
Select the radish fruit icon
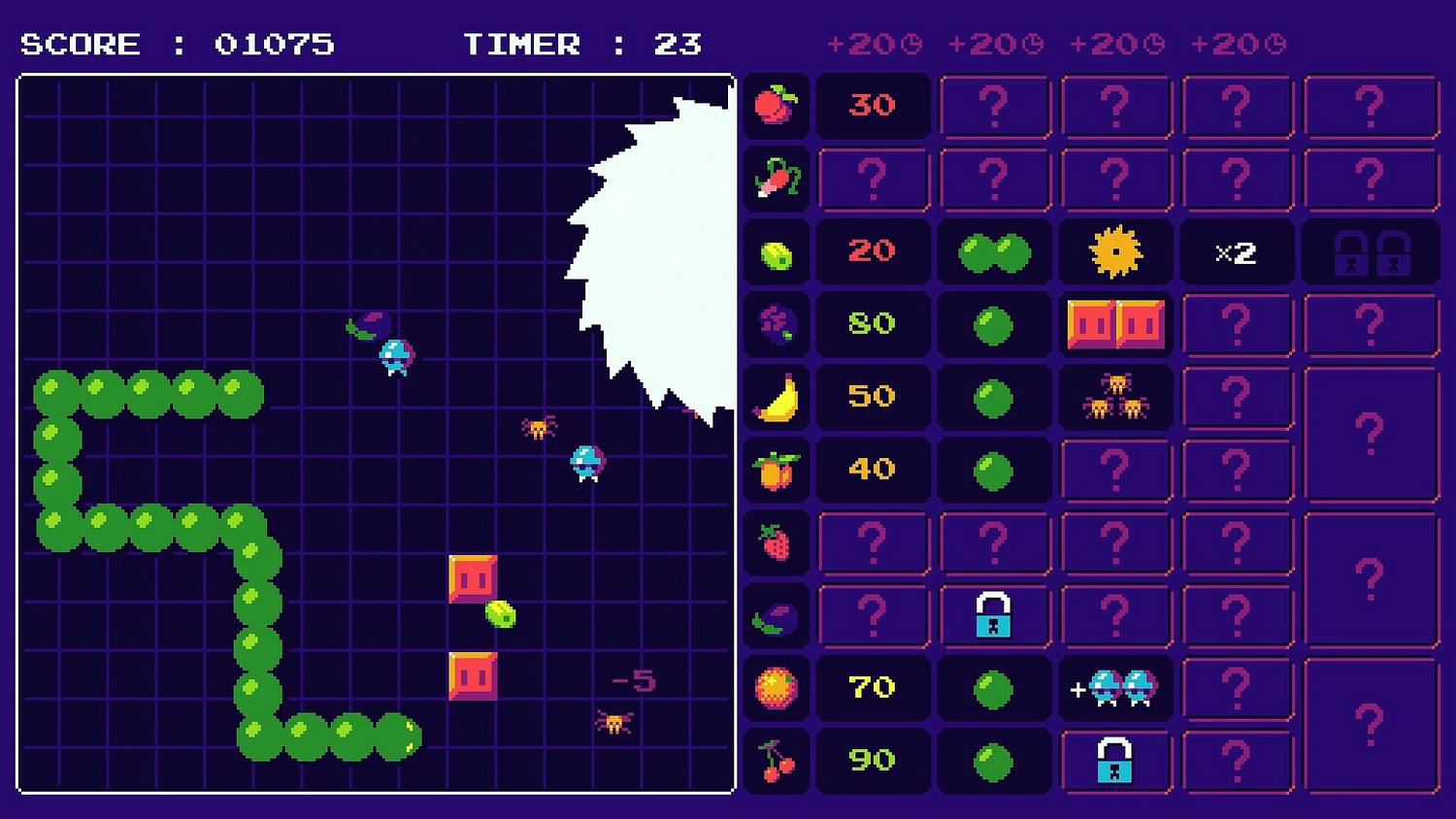(x=776, y=178)
